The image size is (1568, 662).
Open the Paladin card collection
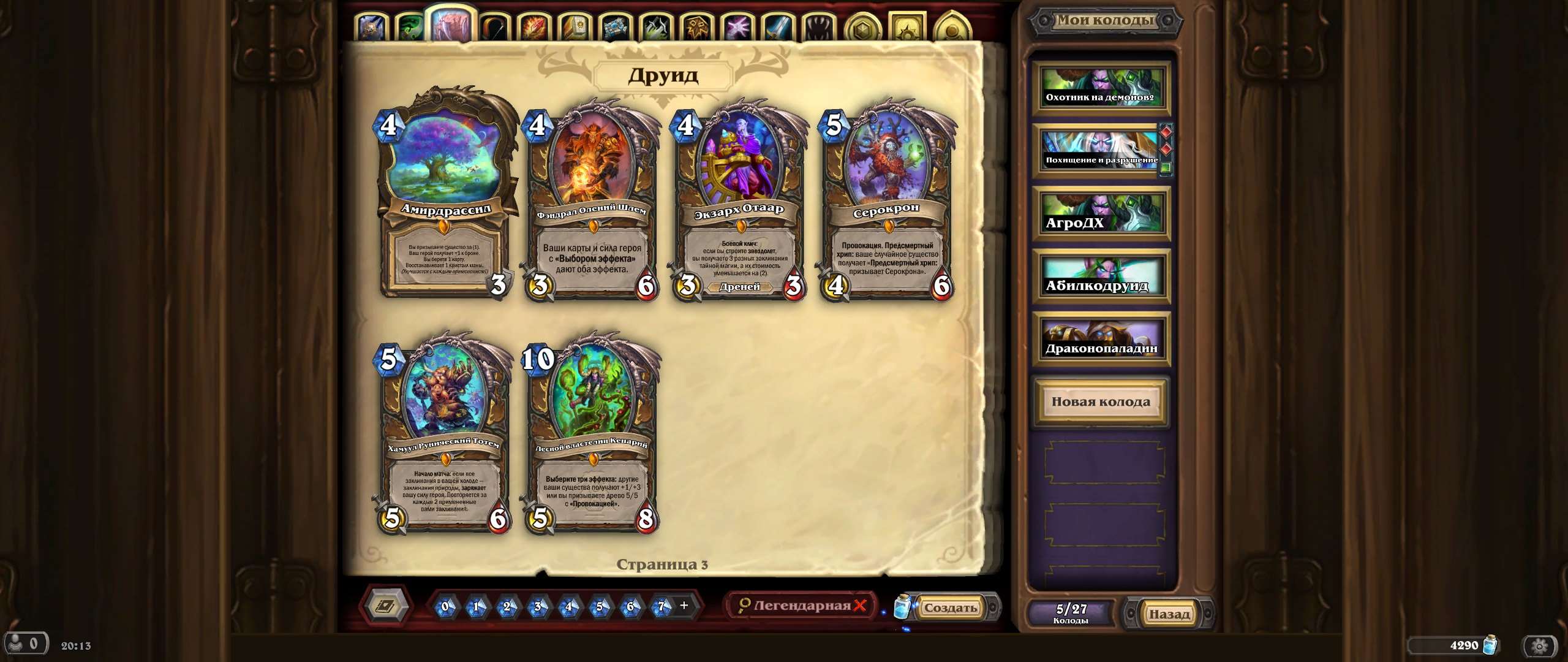(574, 26)
